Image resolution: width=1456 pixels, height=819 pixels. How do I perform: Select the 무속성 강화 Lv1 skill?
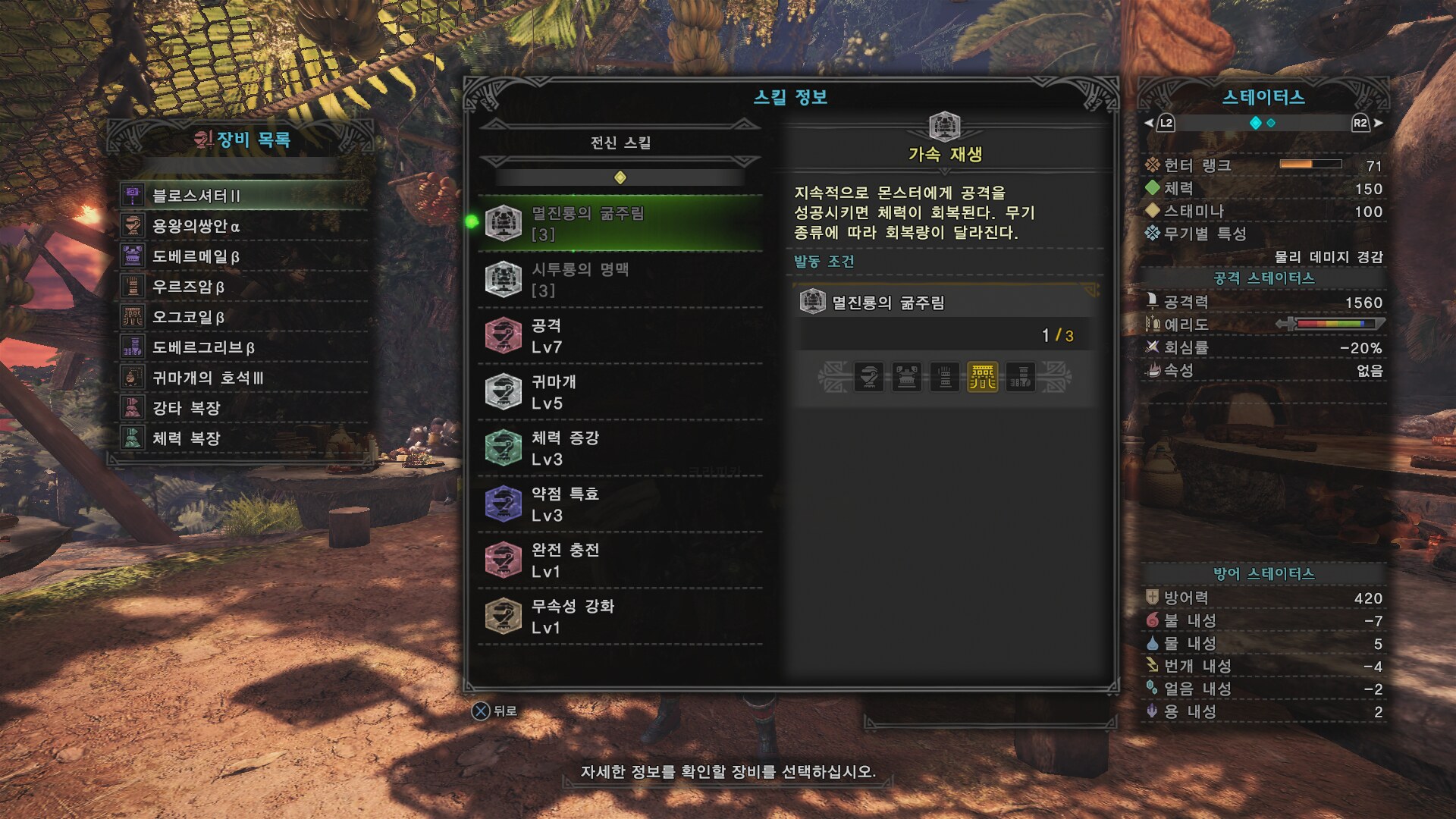[620, 617]
